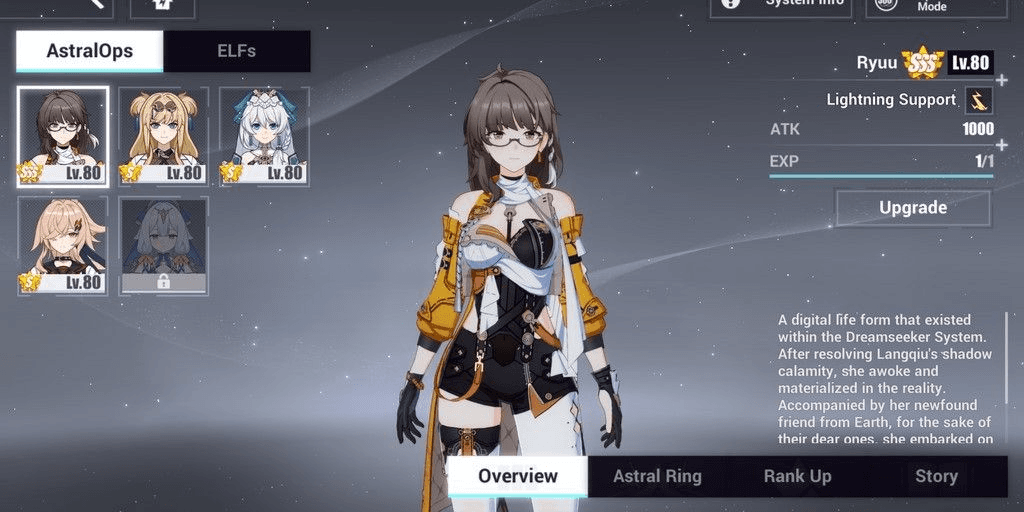
Task: Click the Upgrade button
Action: [912, 208]
